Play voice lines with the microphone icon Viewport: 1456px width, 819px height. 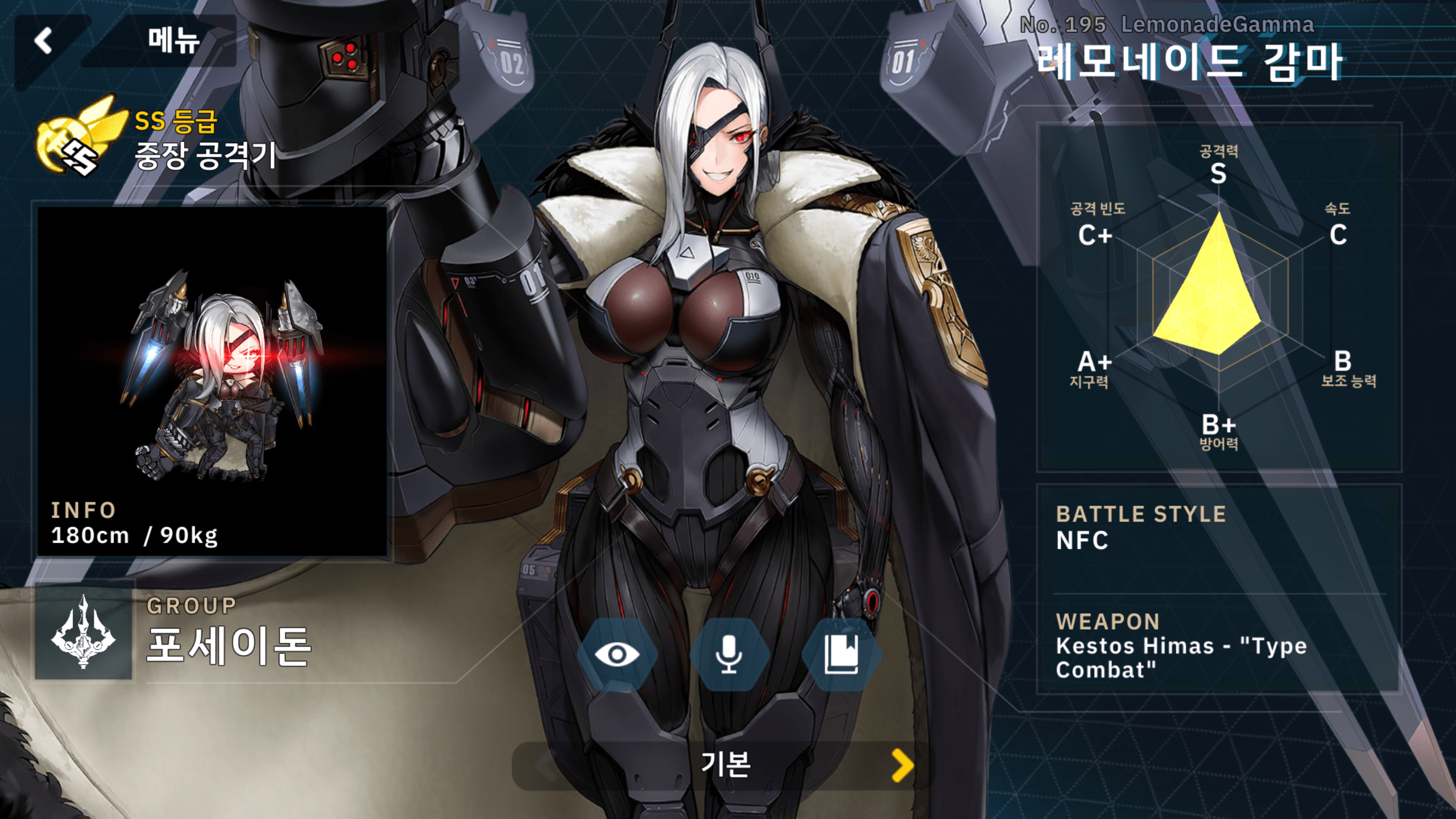729,654
